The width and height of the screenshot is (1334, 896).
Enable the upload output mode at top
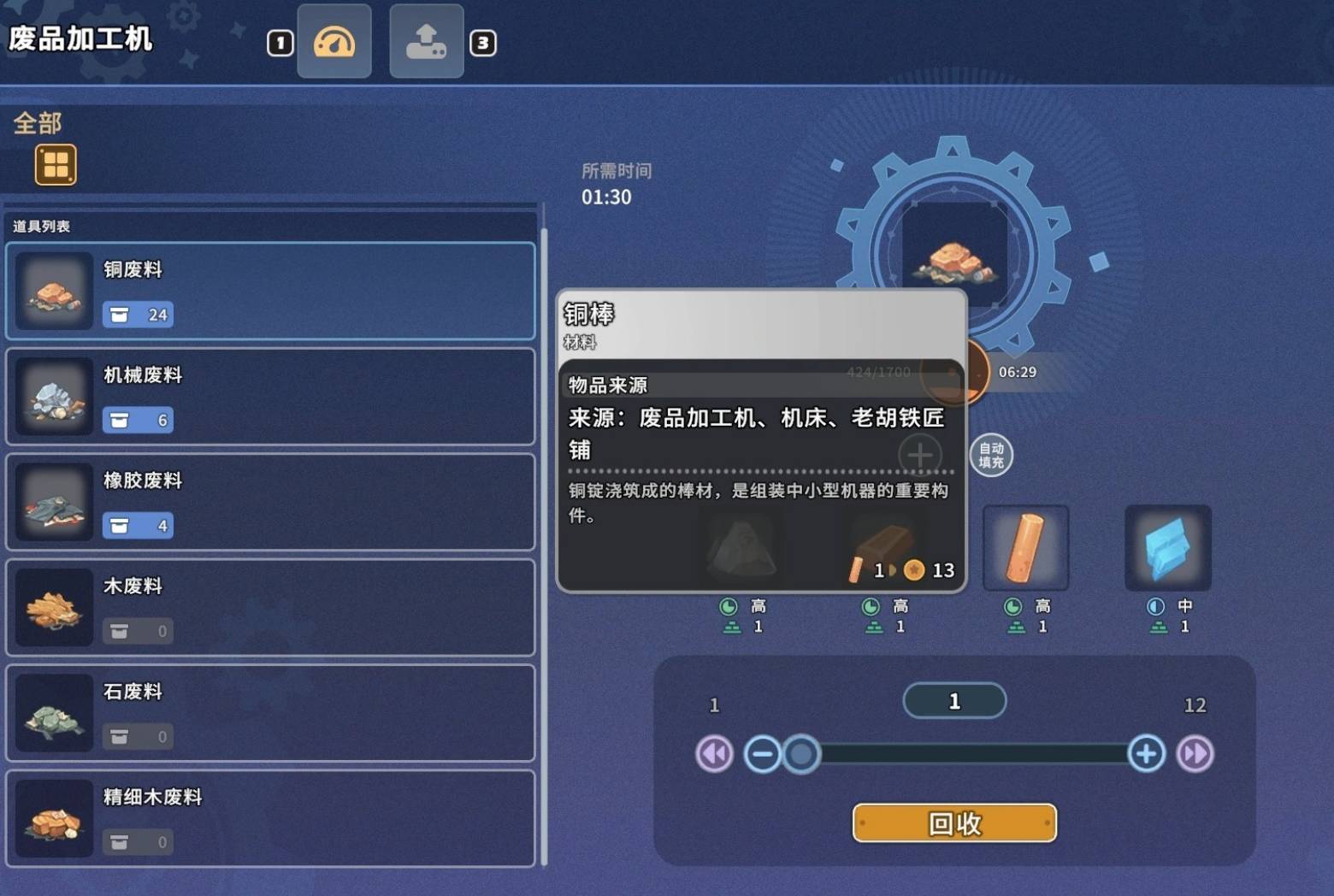pyautogui.click(x=426, y=41)
